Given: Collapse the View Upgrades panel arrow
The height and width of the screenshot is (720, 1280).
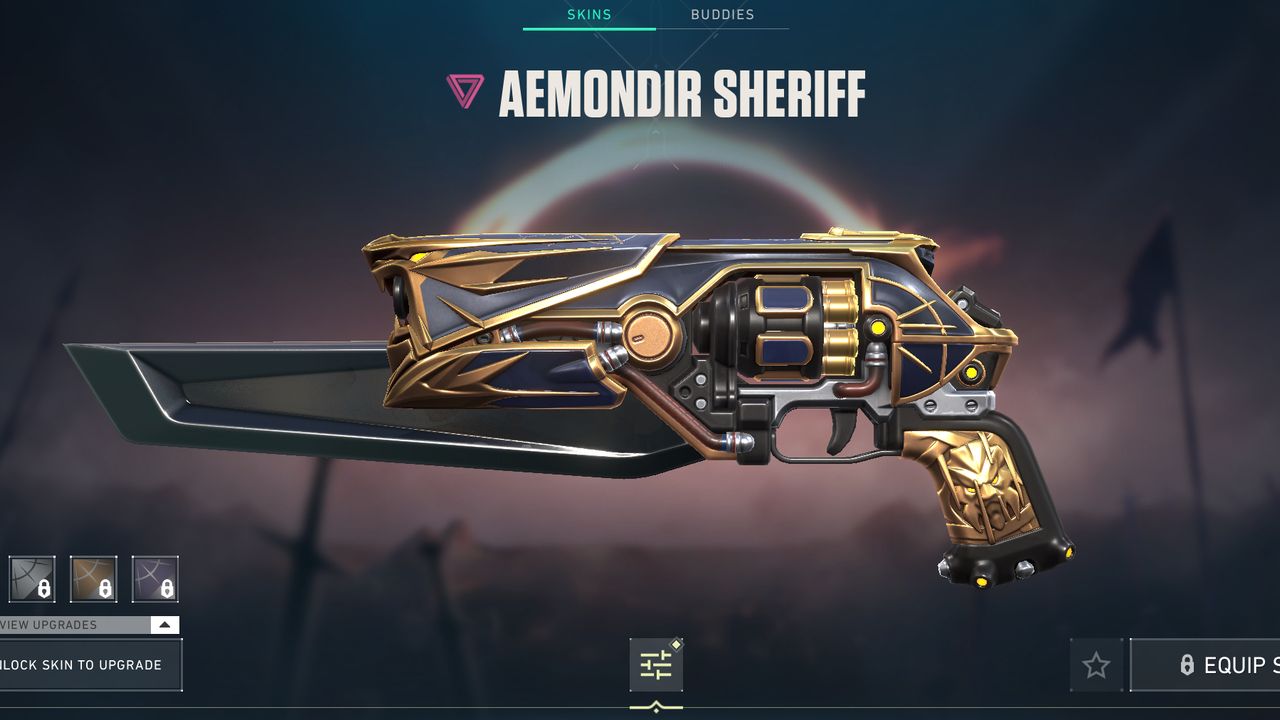Looking at the screenshot, I should pyautogui.click(x=163, y=624).
